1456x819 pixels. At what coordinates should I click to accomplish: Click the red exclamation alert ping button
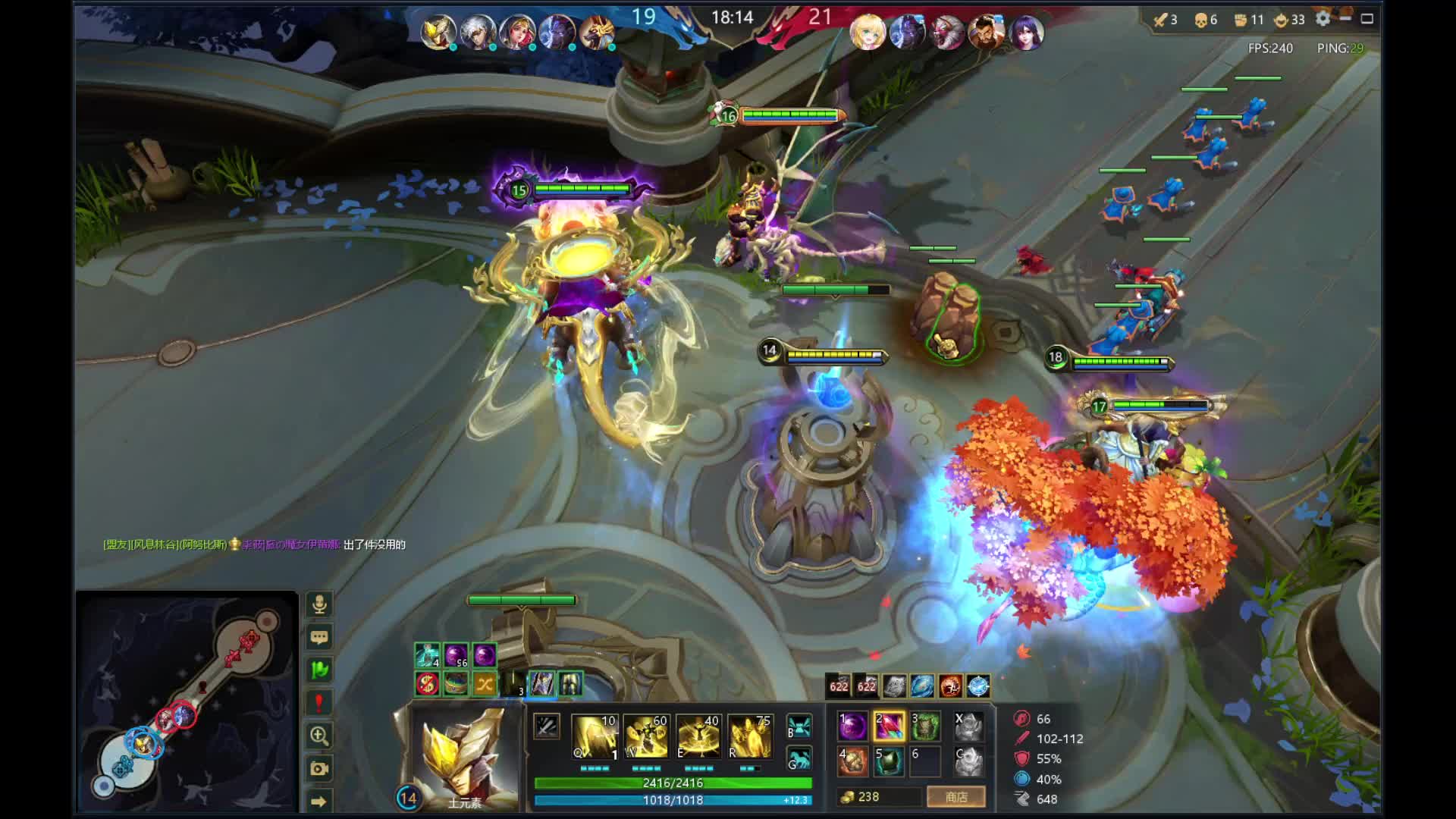click(x=319, y=703)
